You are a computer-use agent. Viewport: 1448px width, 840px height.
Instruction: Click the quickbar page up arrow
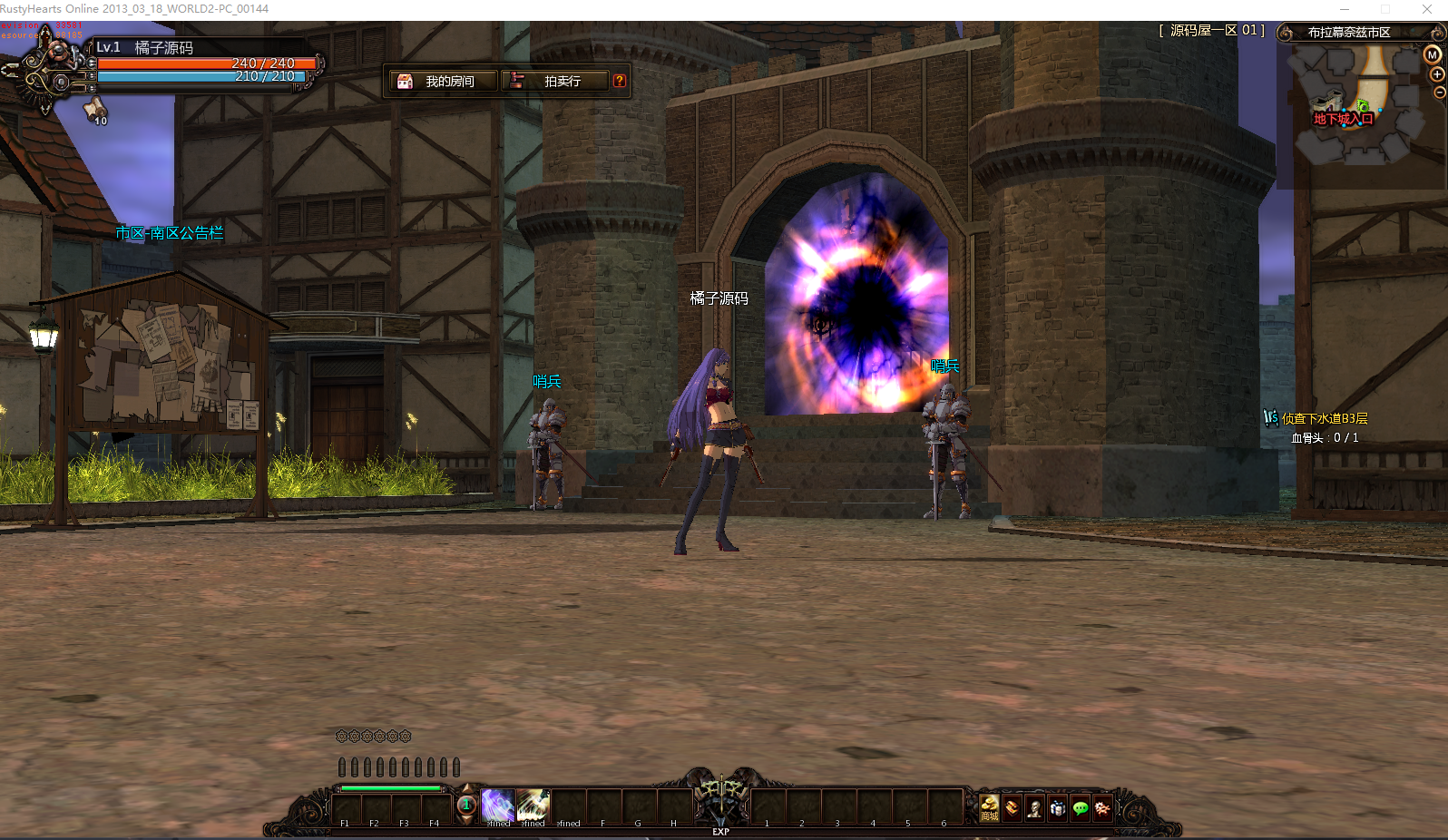(466, 787)
